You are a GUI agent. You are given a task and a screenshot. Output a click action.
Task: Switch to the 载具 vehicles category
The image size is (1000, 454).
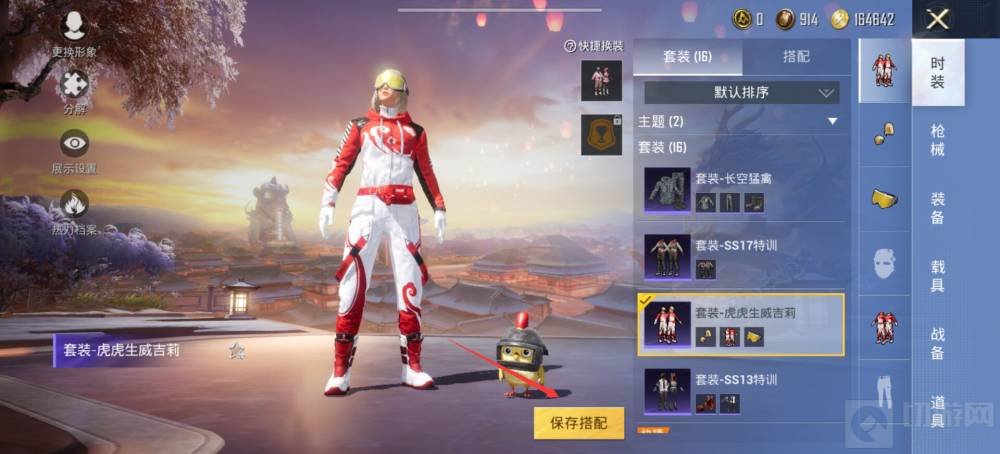click(937, 276)
